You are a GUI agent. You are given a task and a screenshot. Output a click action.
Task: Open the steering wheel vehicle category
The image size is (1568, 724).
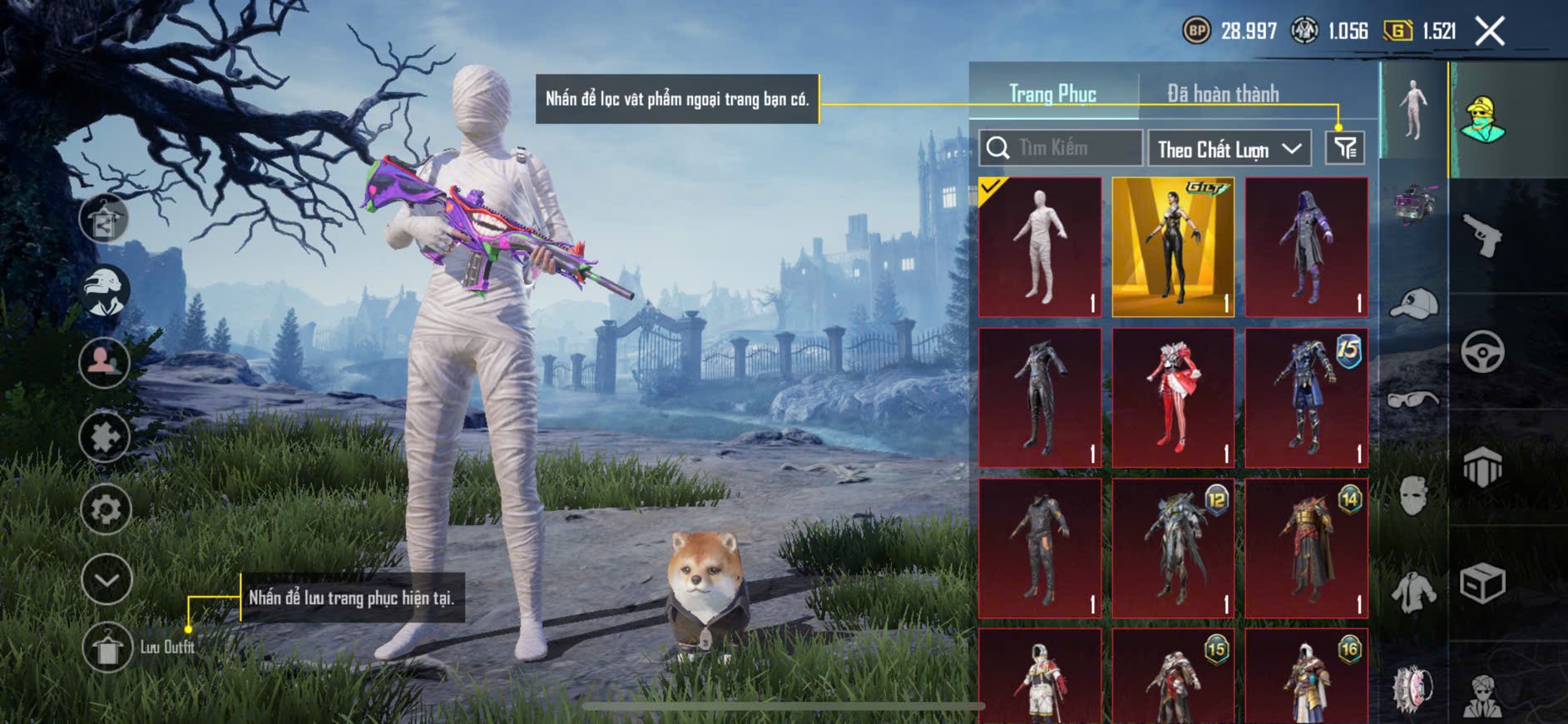click(x=1483, y=351)
